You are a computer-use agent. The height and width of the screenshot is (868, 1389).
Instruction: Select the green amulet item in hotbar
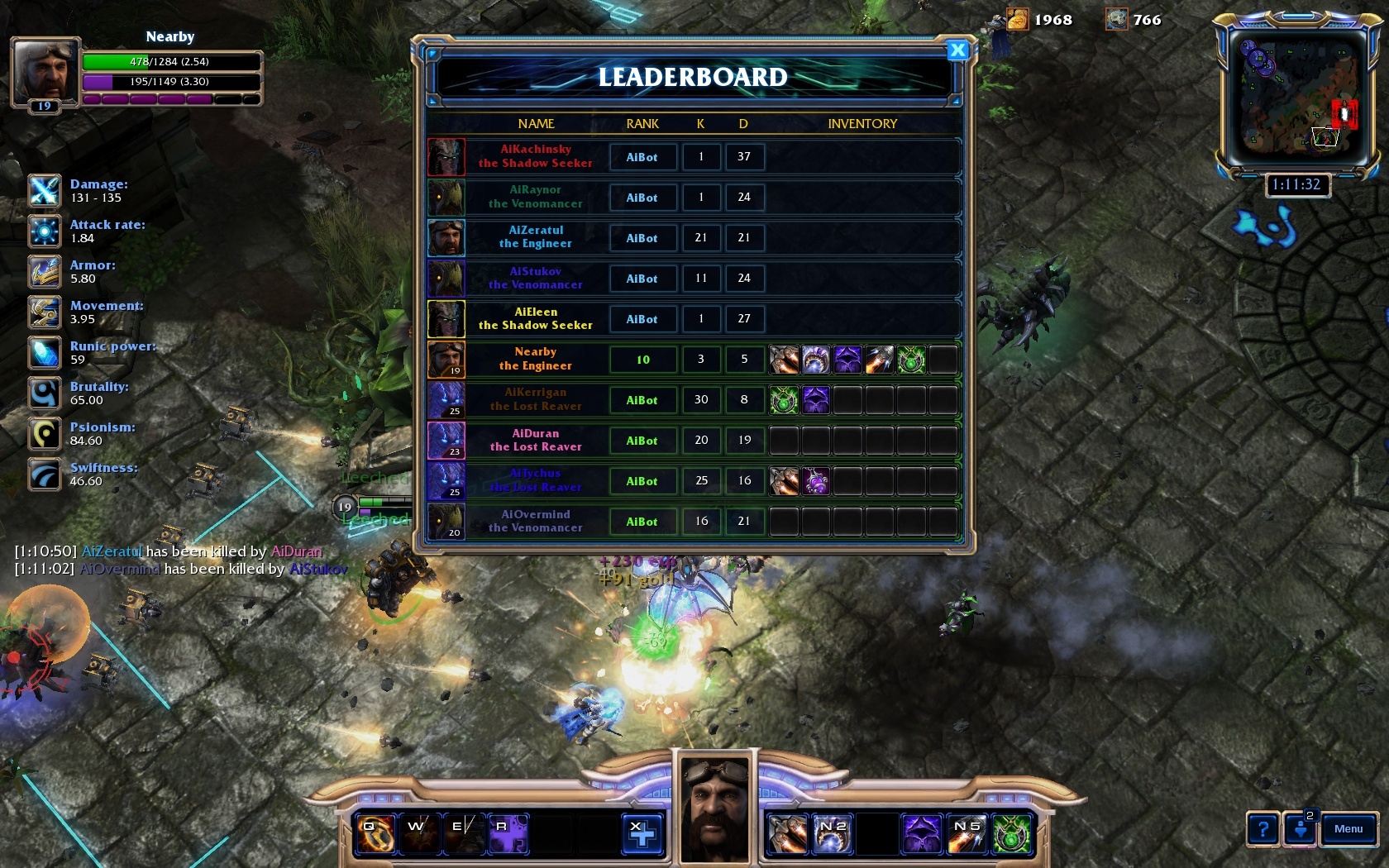[x=1011, y=833]
